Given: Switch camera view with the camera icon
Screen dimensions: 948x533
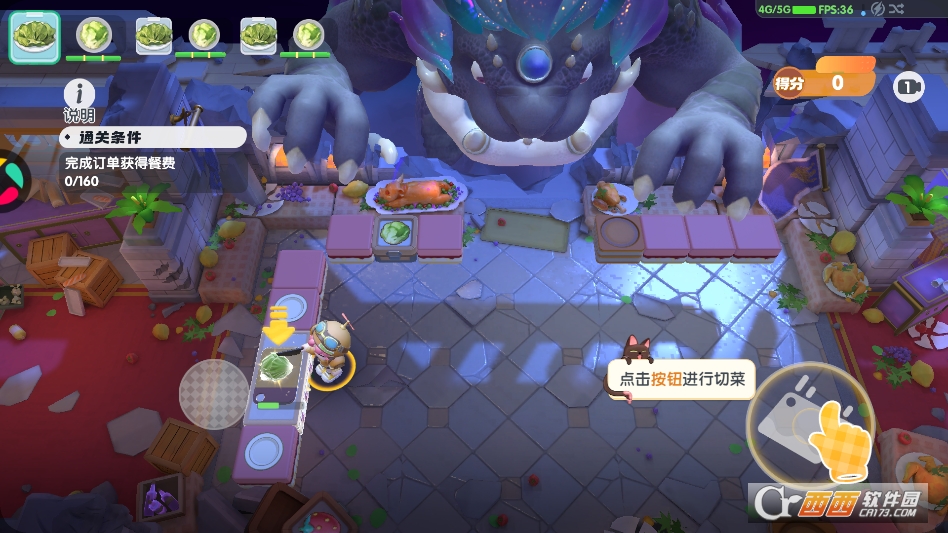Looking at the screenshot, I should (x=908, y=87).
